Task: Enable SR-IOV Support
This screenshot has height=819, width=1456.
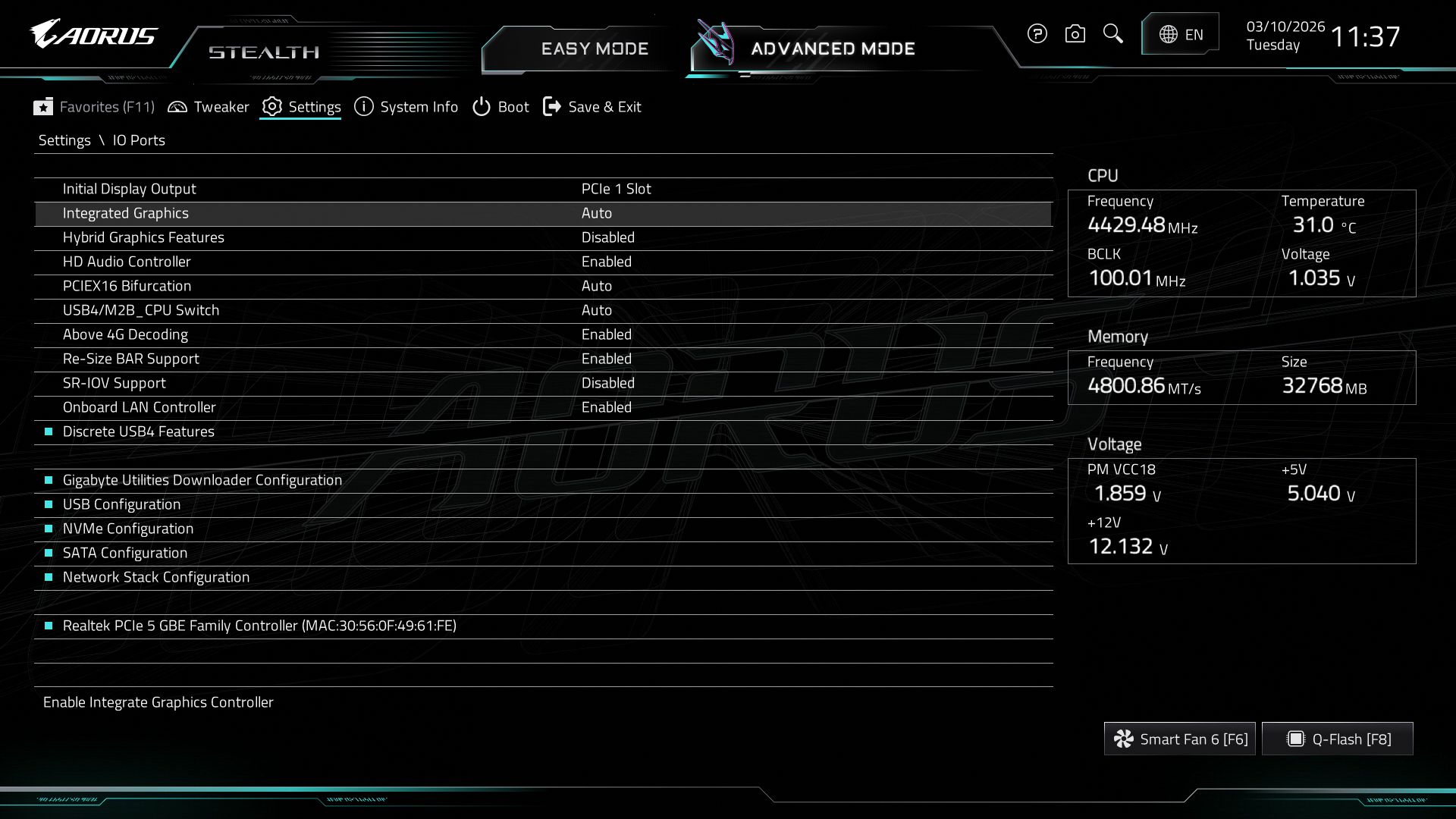Action: pos(607,382)
